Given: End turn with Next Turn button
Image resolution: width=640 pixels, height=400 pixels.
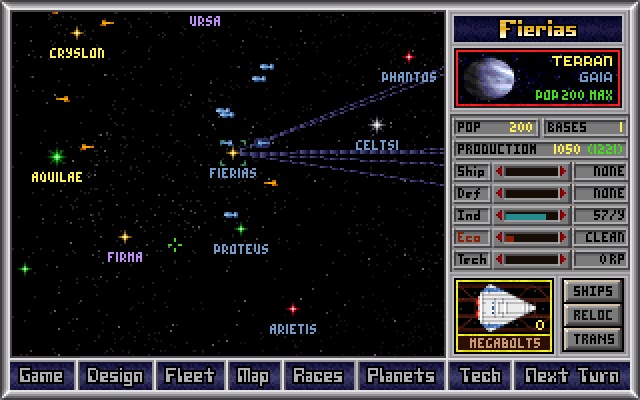Looking at the screenshot, I should pos(572,376).
